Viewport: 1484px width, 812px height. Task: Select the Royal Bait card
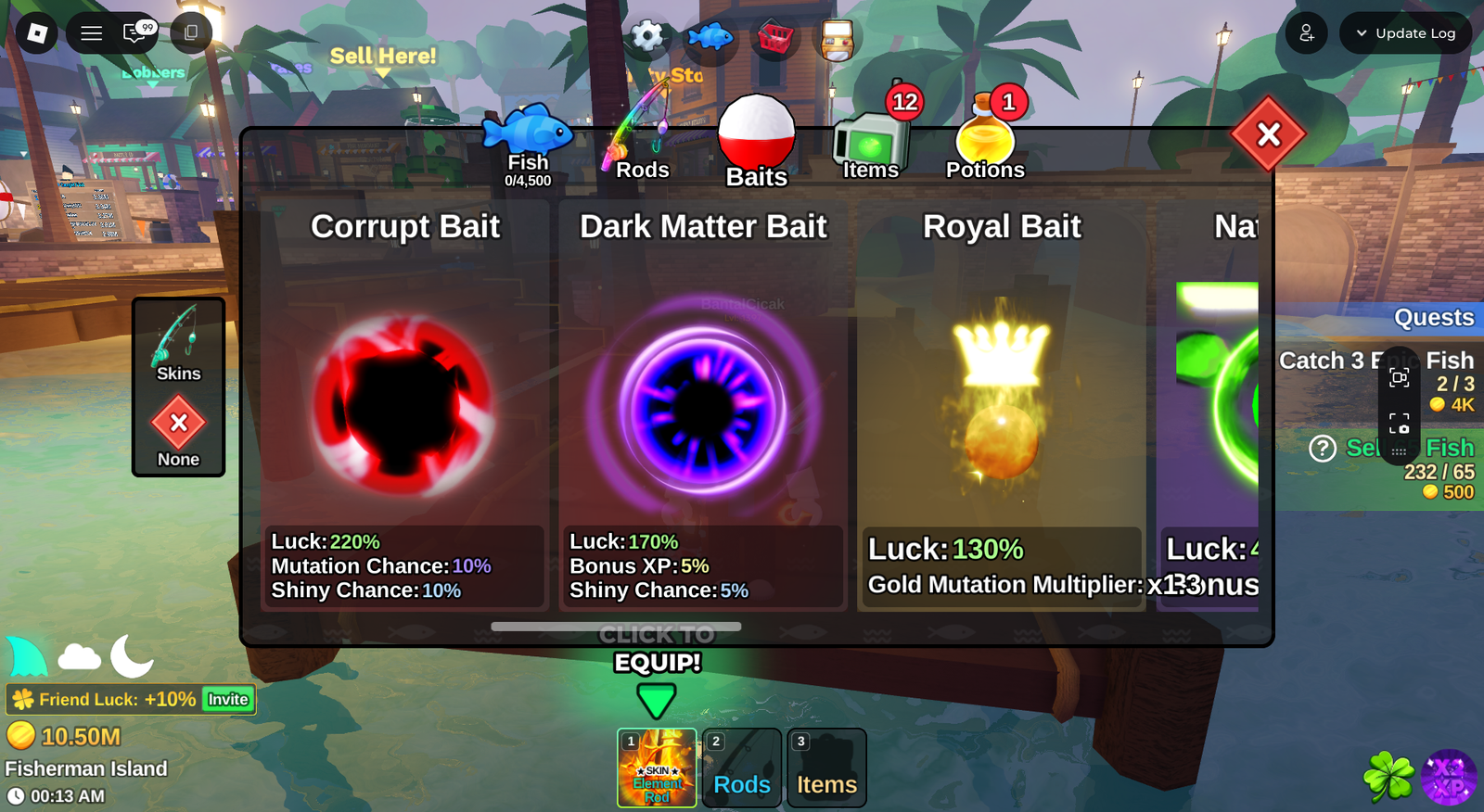pos(1002,408)
